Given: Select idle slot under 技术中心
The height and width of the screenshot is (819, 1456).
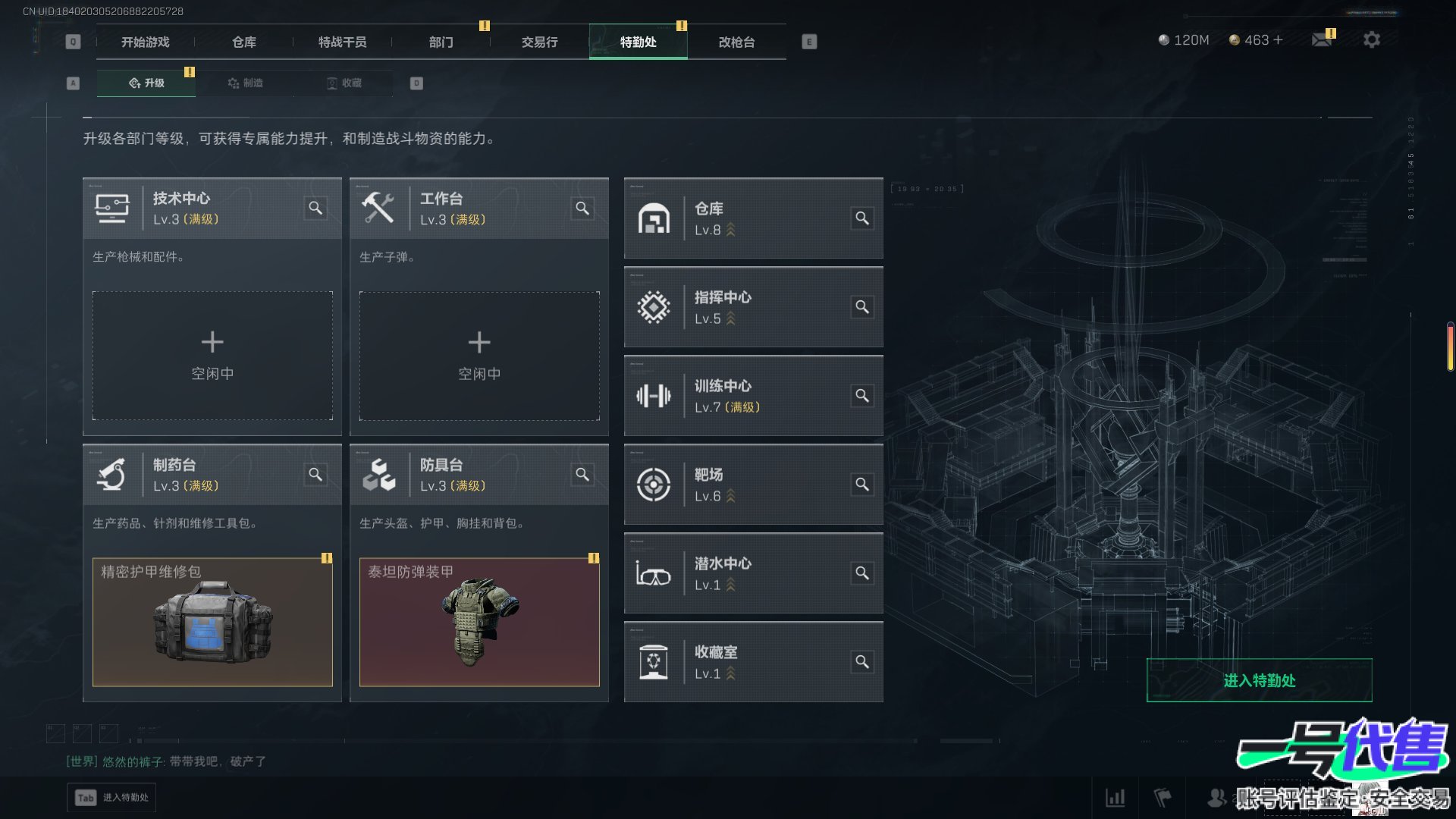Looking at the screenshot, I should coord(212,356).
